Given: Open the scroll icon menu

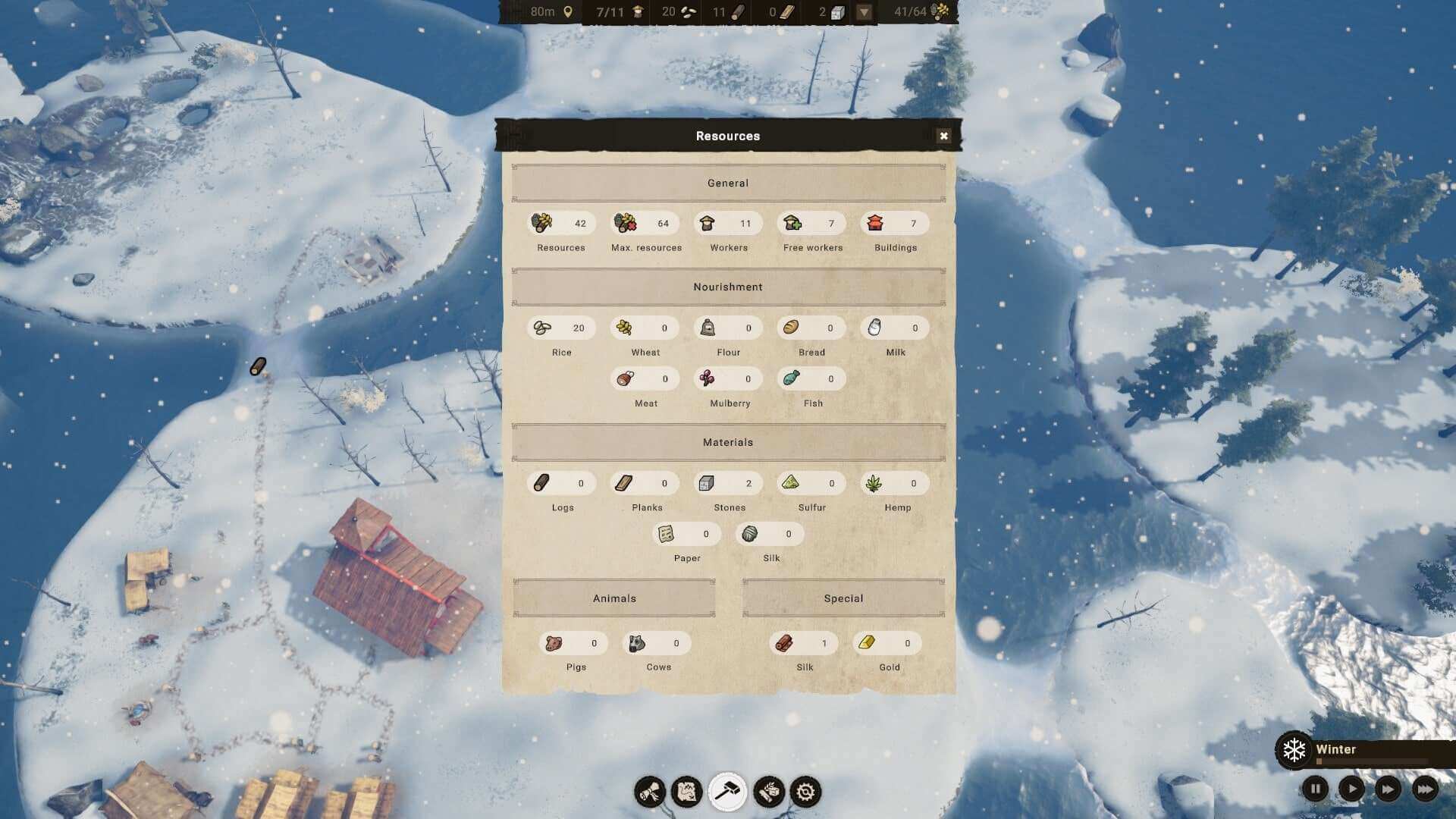Looking at the screenshot, I should coord(650,792).
